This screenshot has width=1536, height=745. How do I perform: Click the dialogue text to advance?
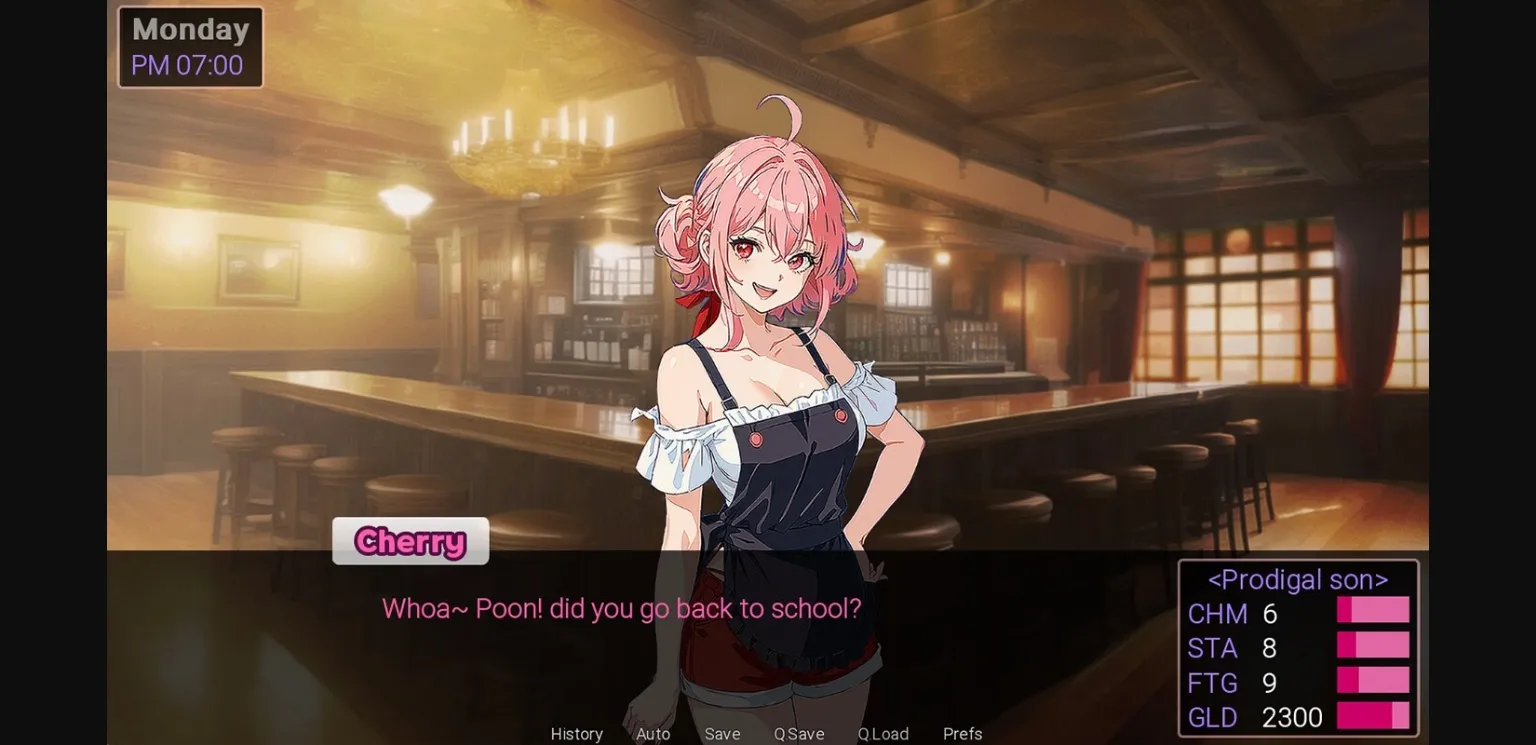pos(620,609)
